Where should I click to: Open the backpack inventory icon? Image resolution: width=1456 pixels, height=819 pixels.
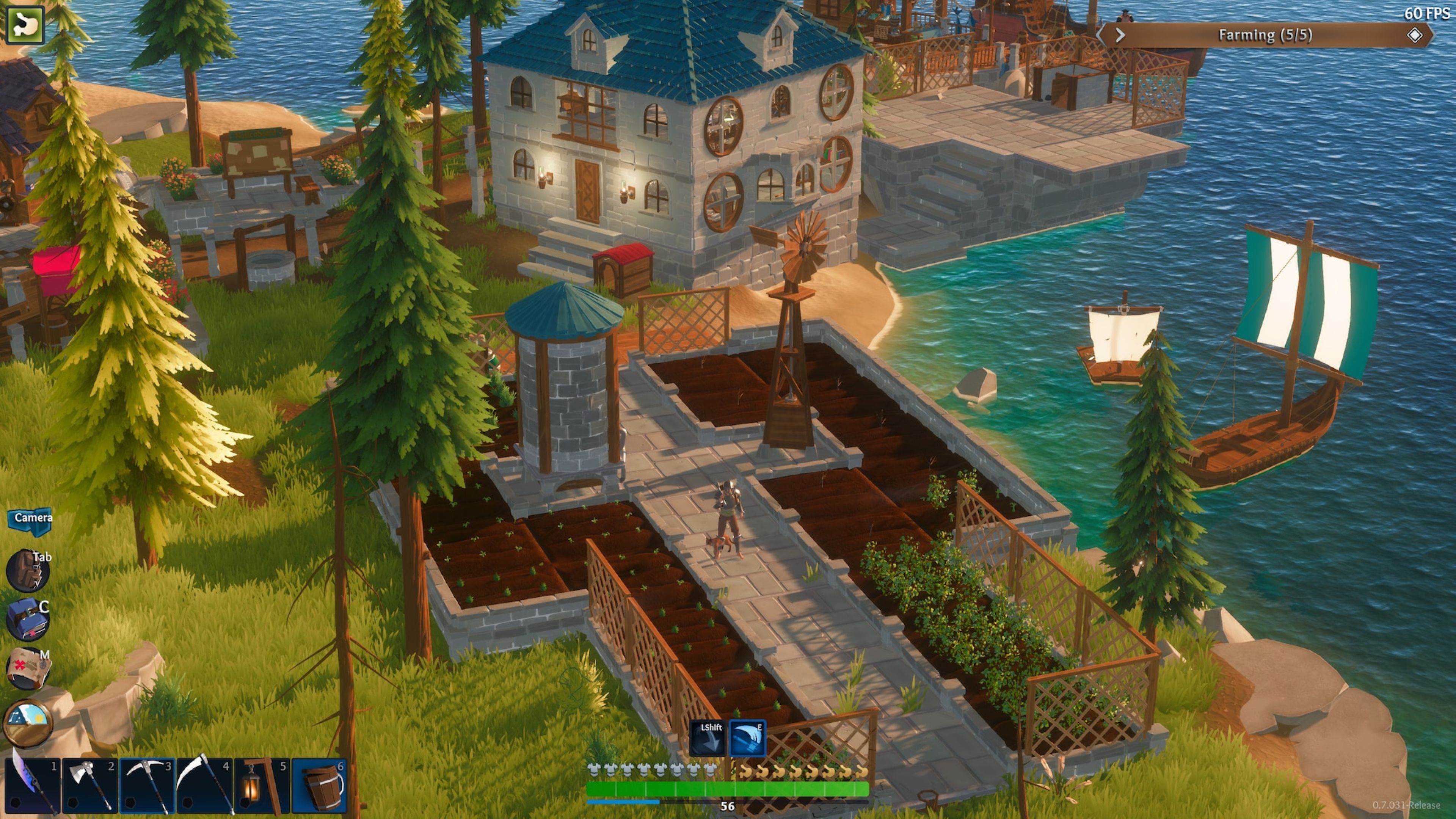(27, 570)
